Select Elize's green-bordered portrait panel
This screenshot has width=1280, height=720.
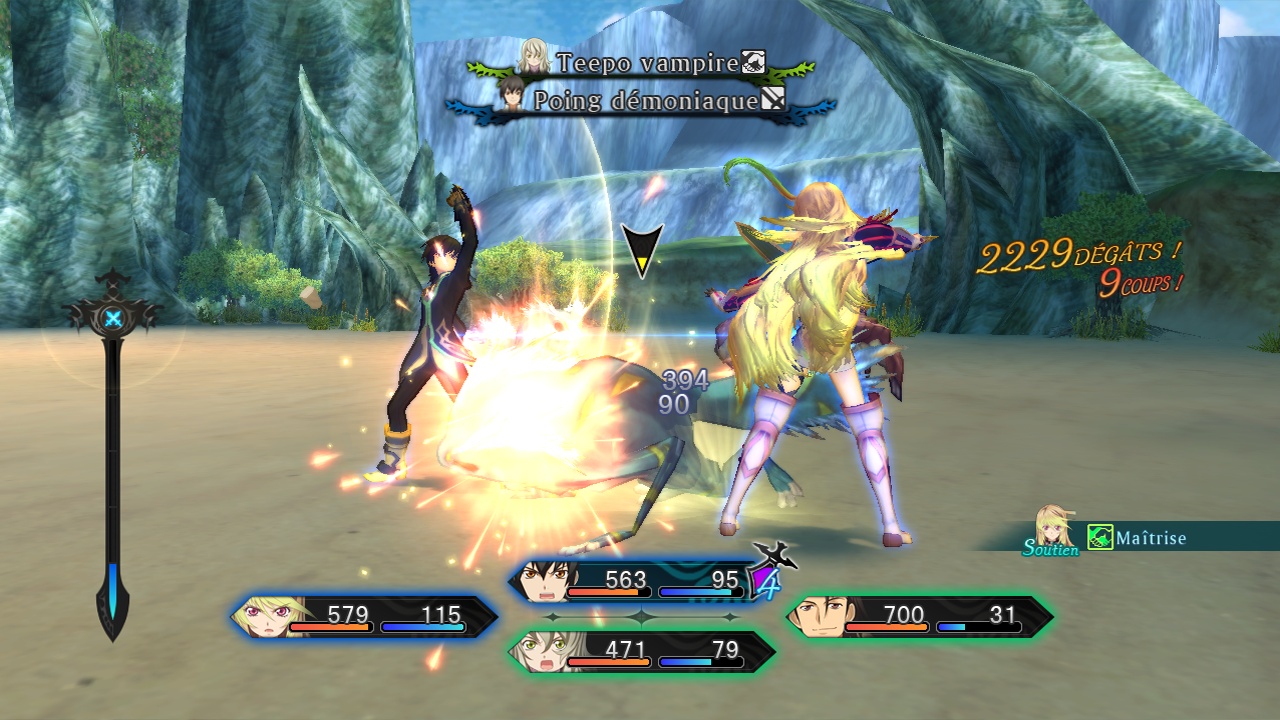click(640, 651)
